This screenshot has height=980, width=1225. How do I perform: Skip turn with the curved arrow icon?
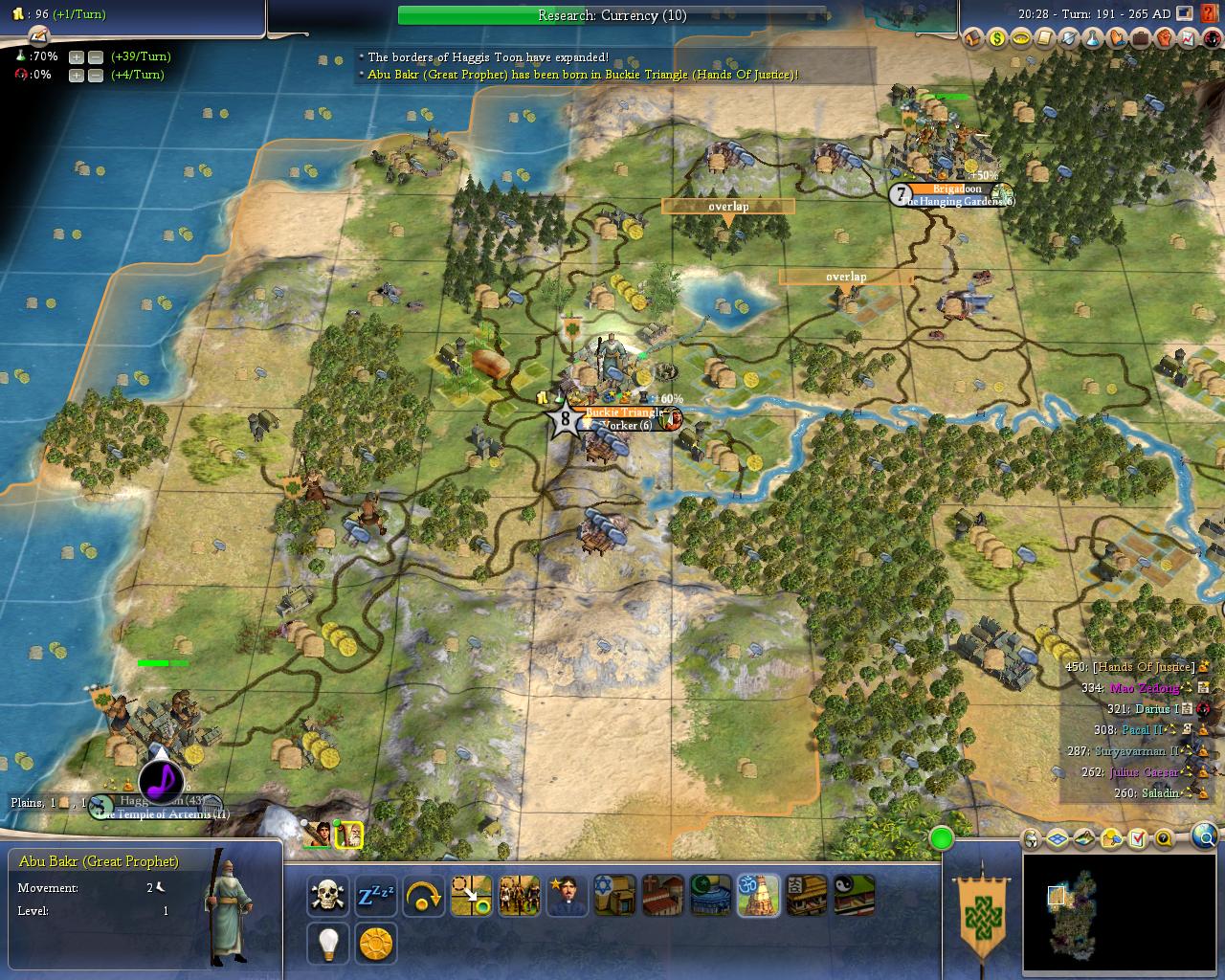(x=424, y=896)
